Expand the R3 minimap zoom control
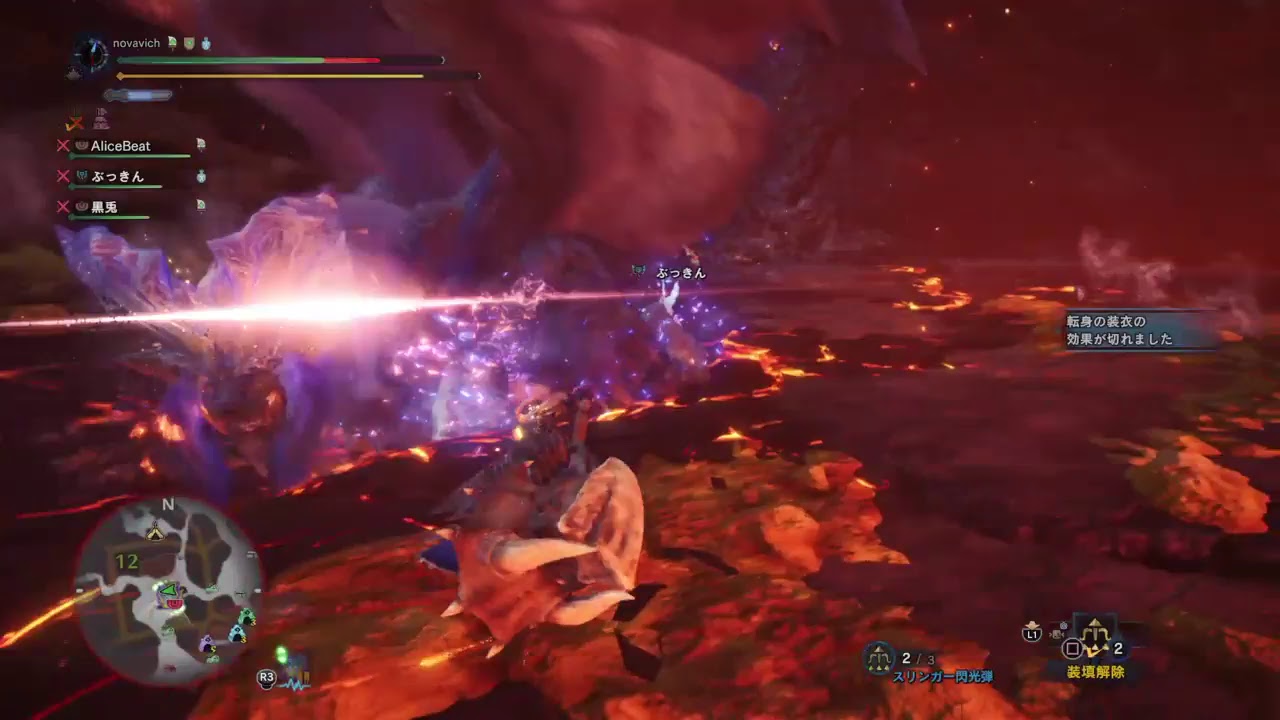This screenshot has height=720, width=1280. pos(264,676)
